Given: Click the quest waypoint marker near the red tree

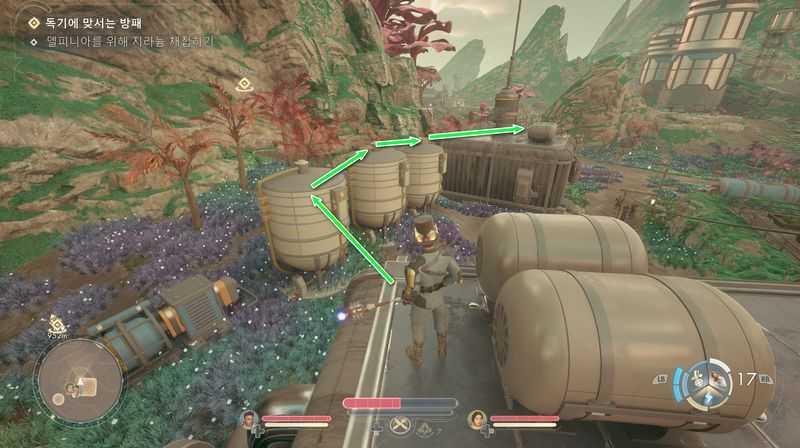Looking at the screenshot, I should tap(243, 86).
